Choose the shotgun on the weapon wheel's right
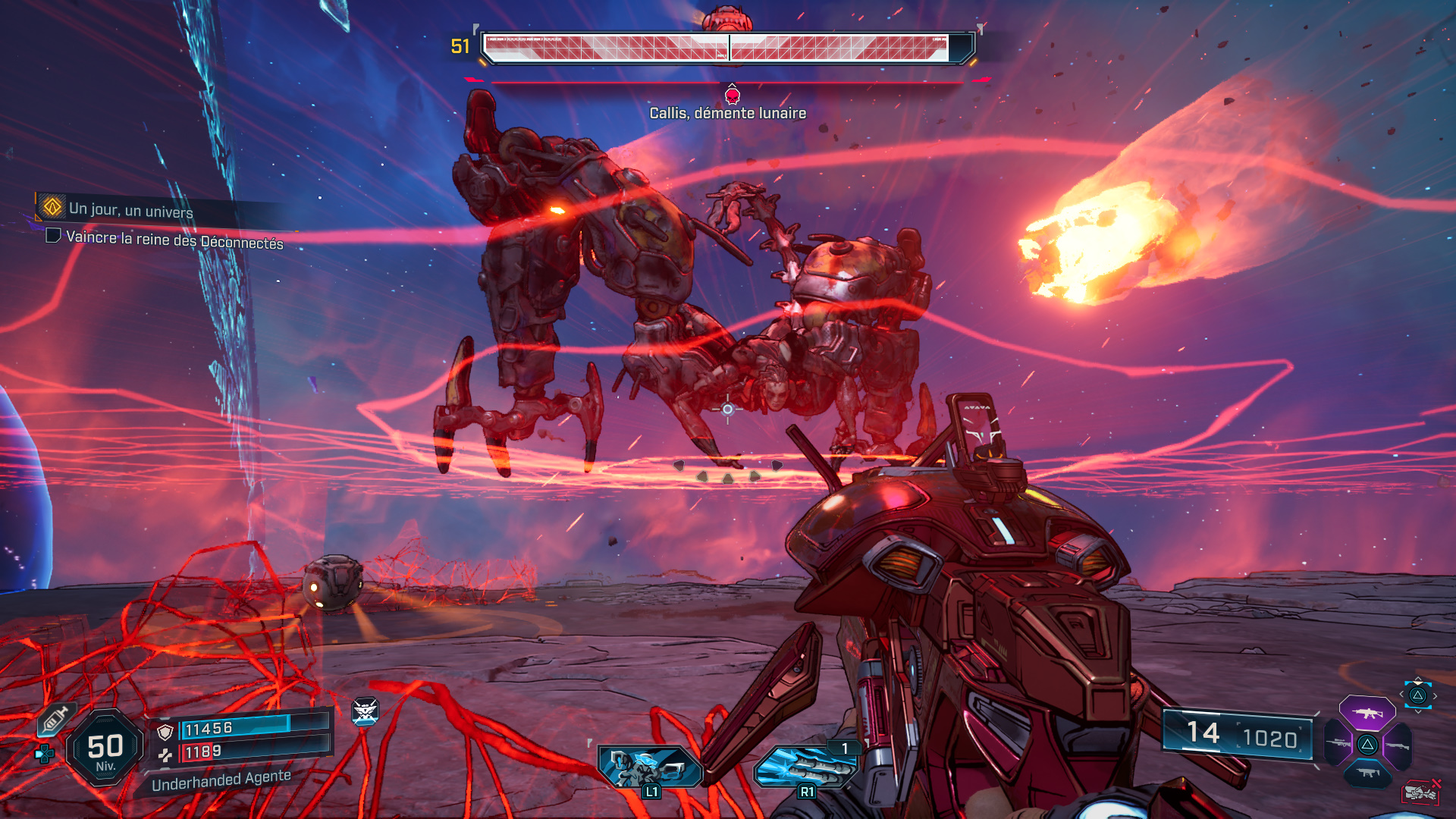The image size is (1456, 819). tap(1398, 745)
